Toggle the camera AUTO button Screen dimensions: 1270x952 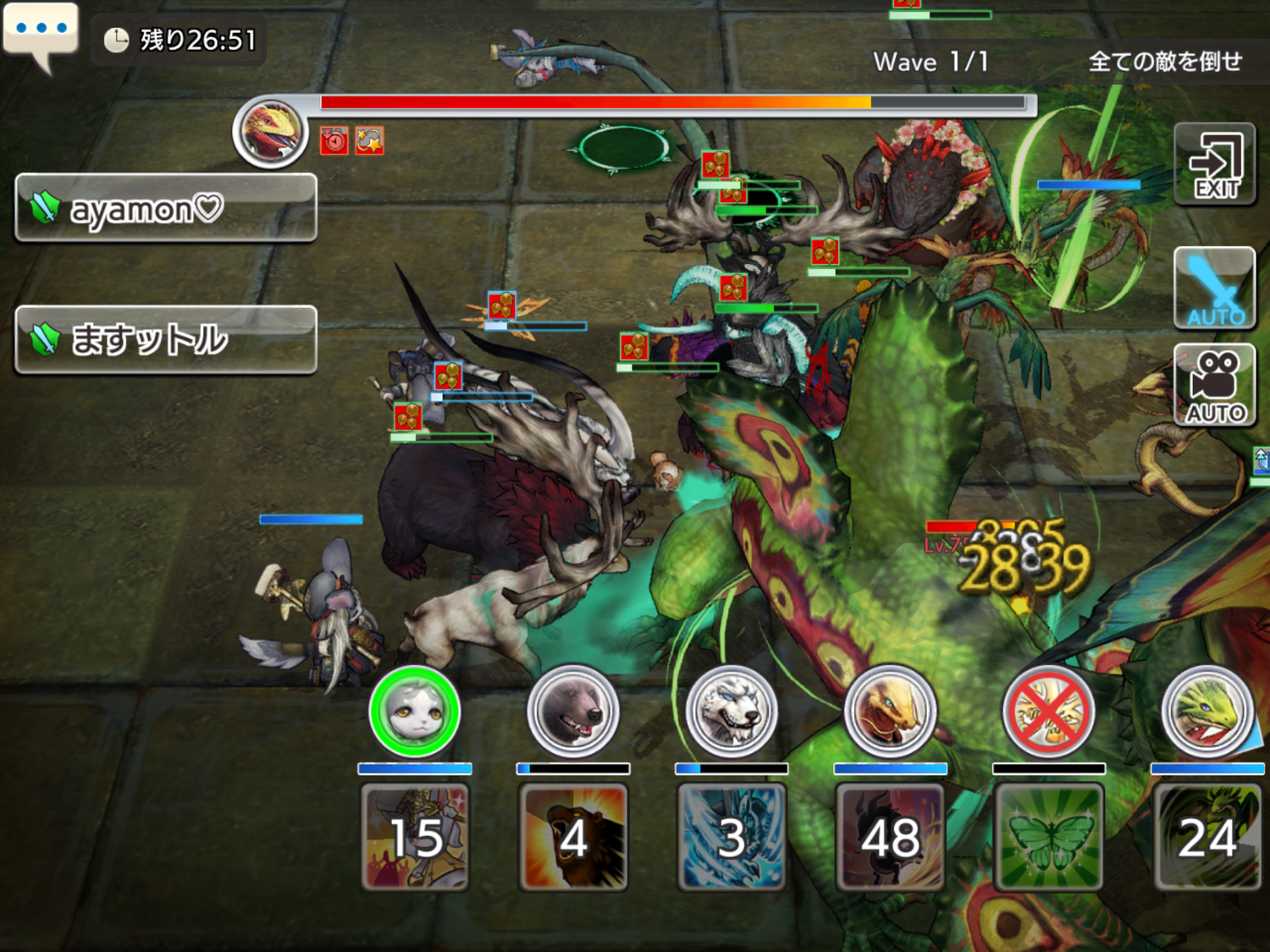point(1214,385)
